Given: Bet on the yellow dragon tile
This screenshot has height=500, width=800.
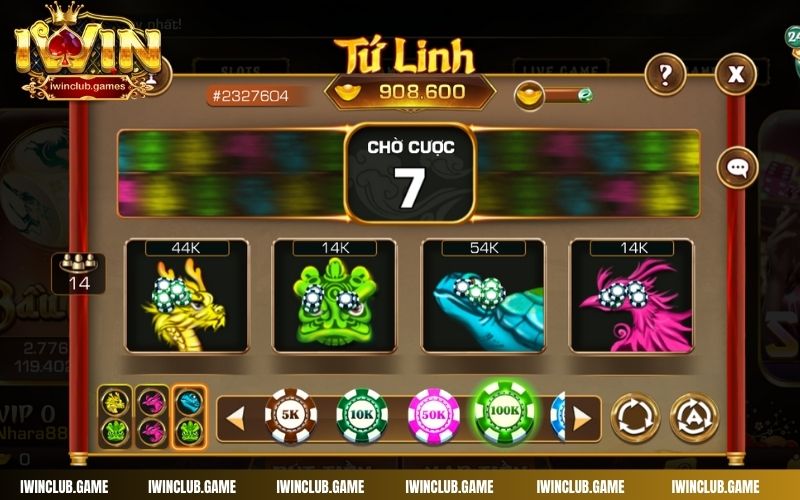Looking at the screenshot, I should coord(187,297).
